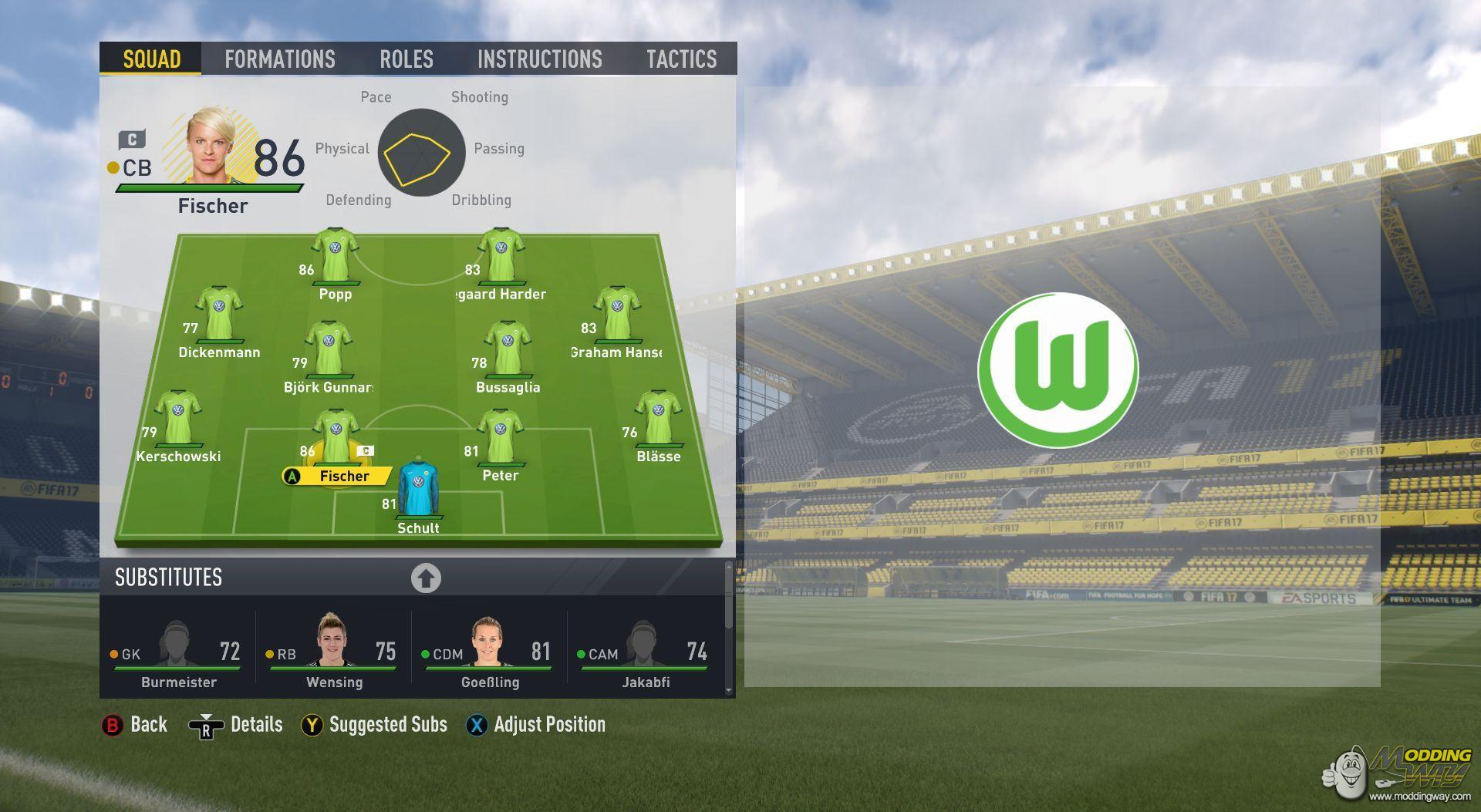Show the Instructions tab

539,59
